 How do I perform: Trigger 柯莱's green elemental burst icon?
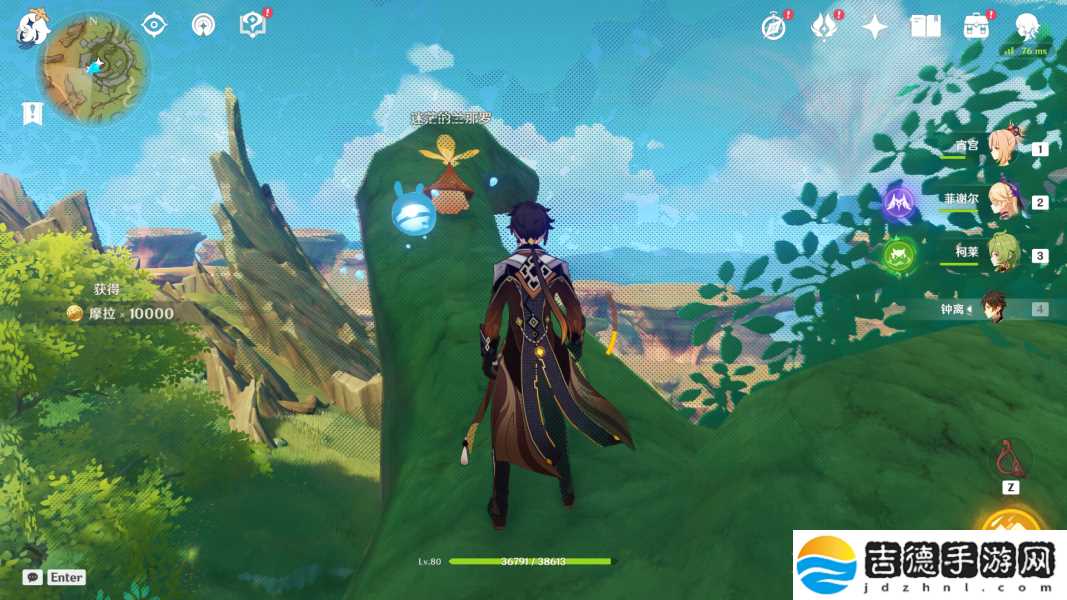[899, 255]
